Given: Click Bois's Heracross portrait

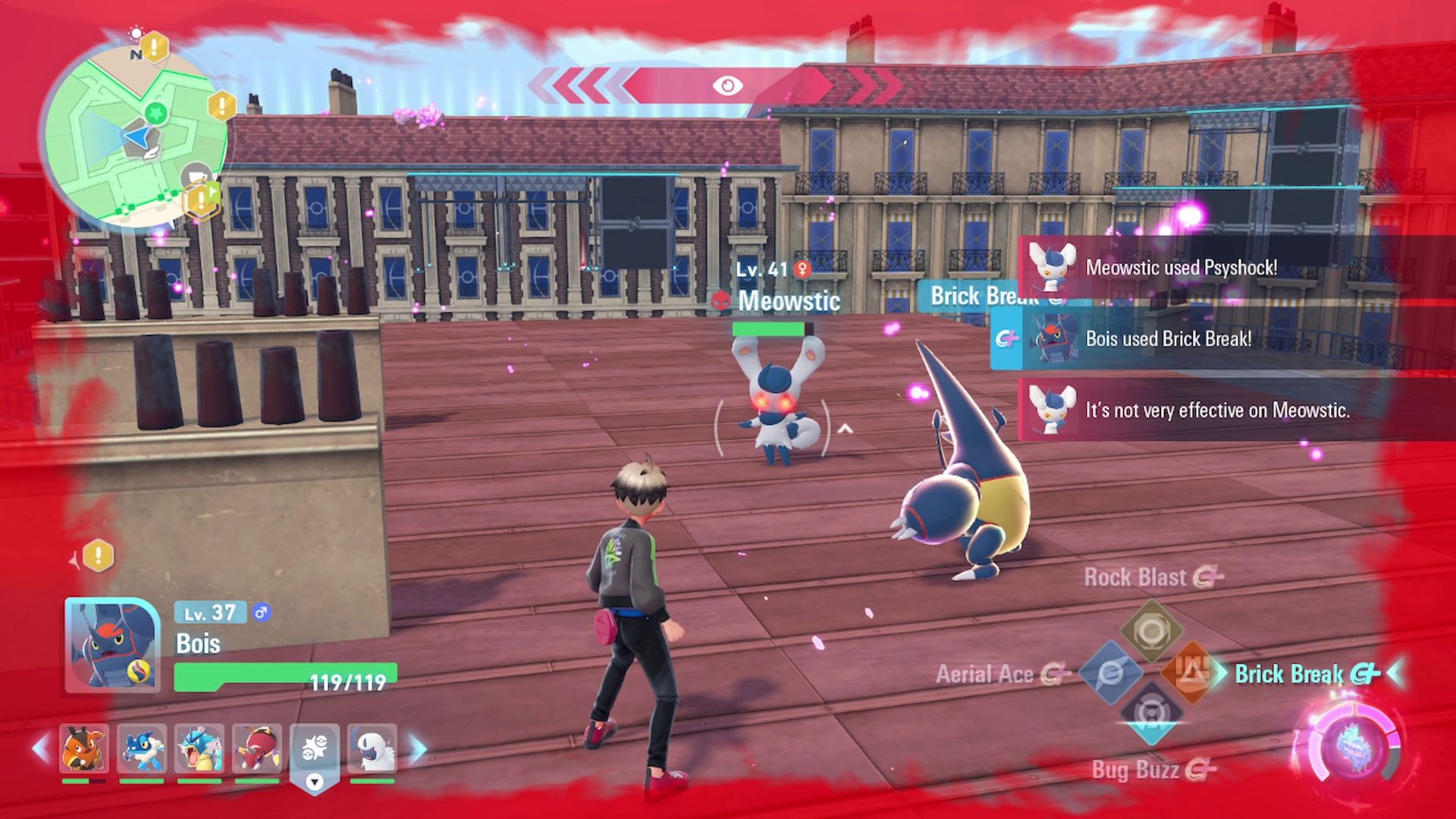Looking at the screenshot, I should [x=112, y=645].
